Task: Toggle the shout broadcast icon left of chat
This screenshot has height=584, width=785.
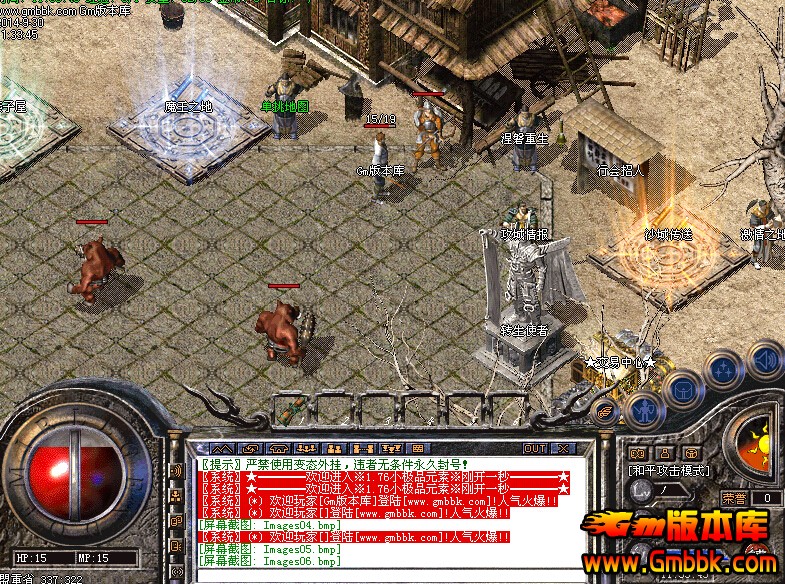Action: pos(176,471)
